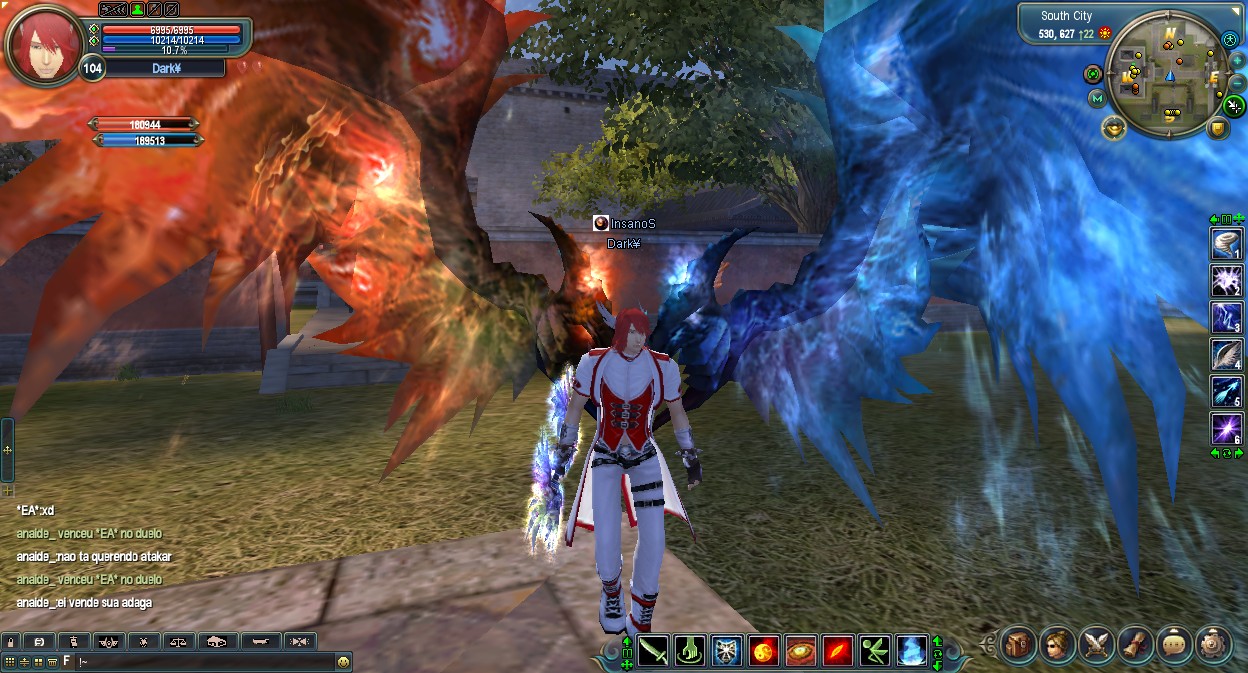Activate the green winged runner skill
This screenshot has height=673, width=1248.
point(874,651)
